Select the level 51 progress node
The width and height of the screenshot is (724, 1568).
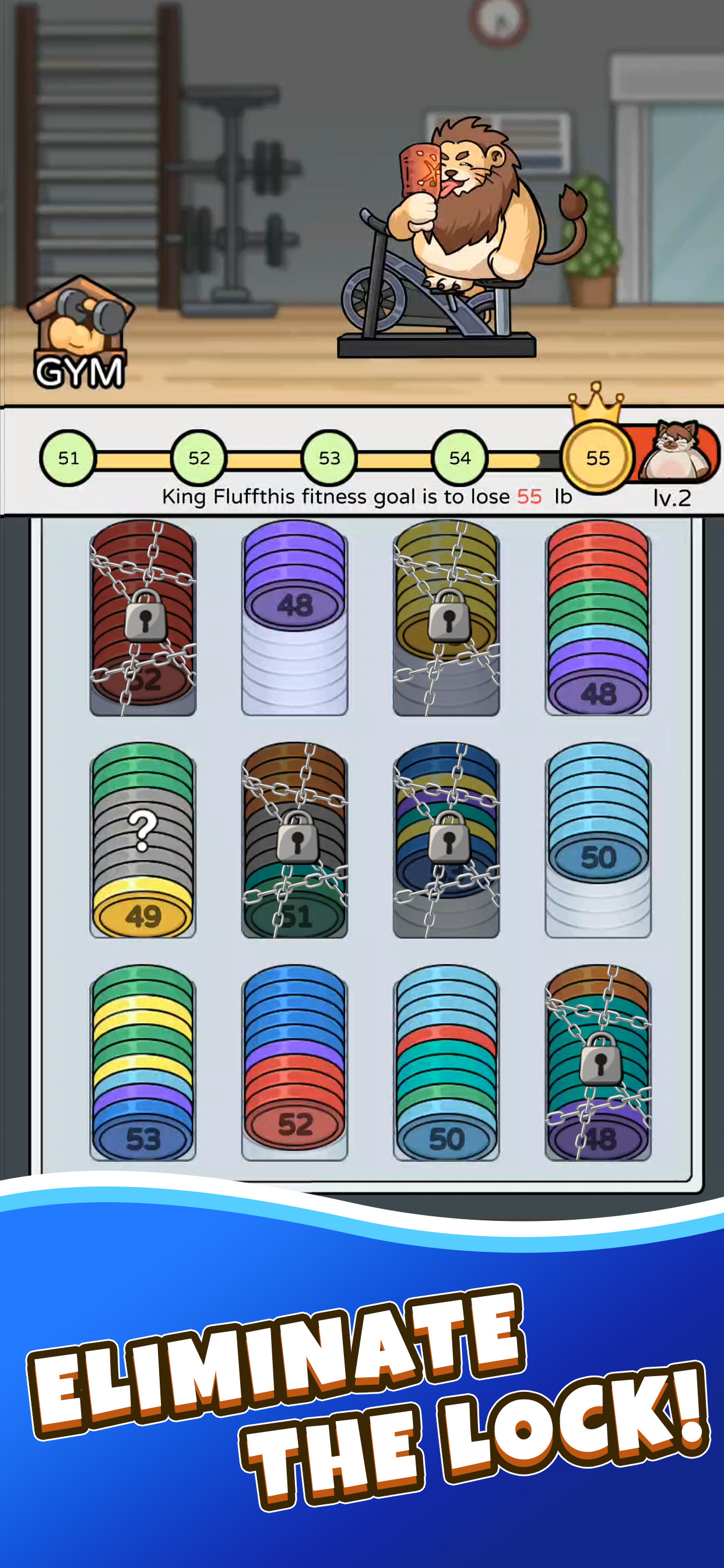point(68,458)
